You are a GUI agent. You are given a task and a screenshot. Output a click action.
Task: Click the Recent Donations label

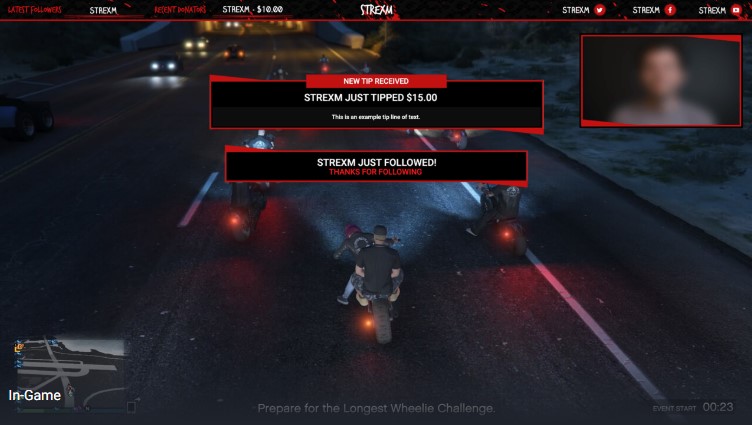point(182,10)
